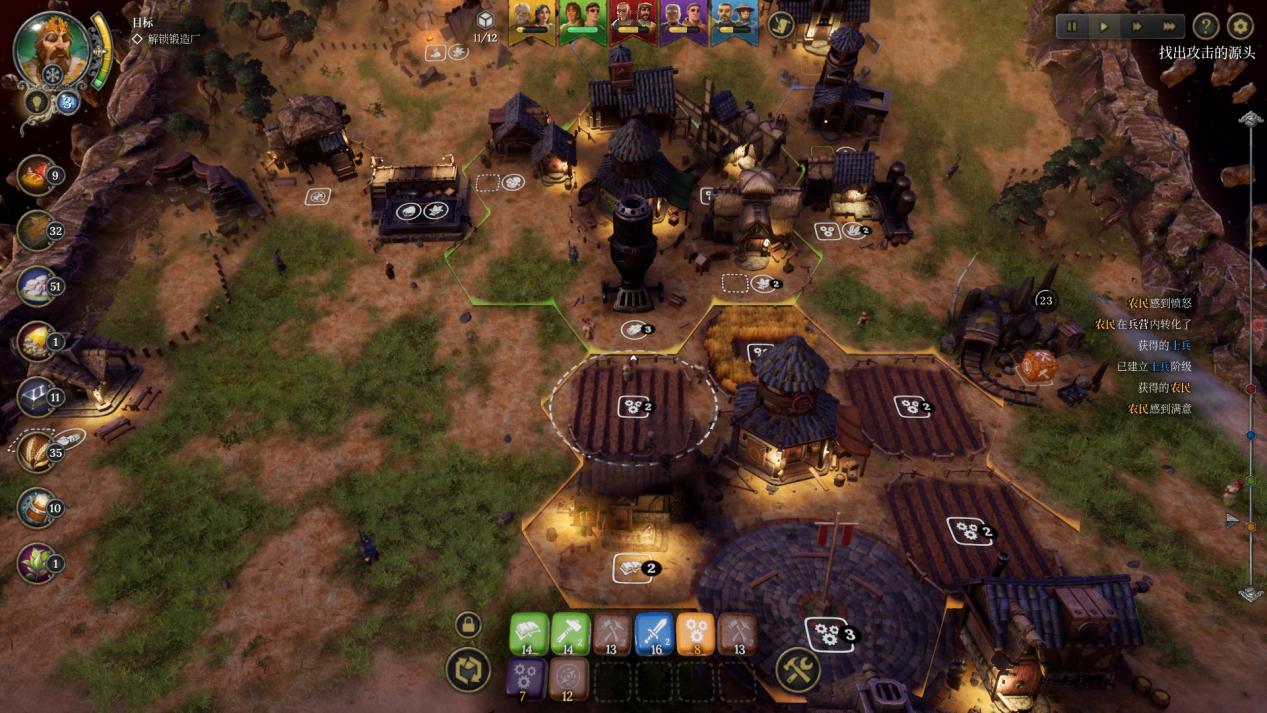The width and height of the screenshot is (1267, 713).
Task: Pick the blue sword die
Action: 654,633
